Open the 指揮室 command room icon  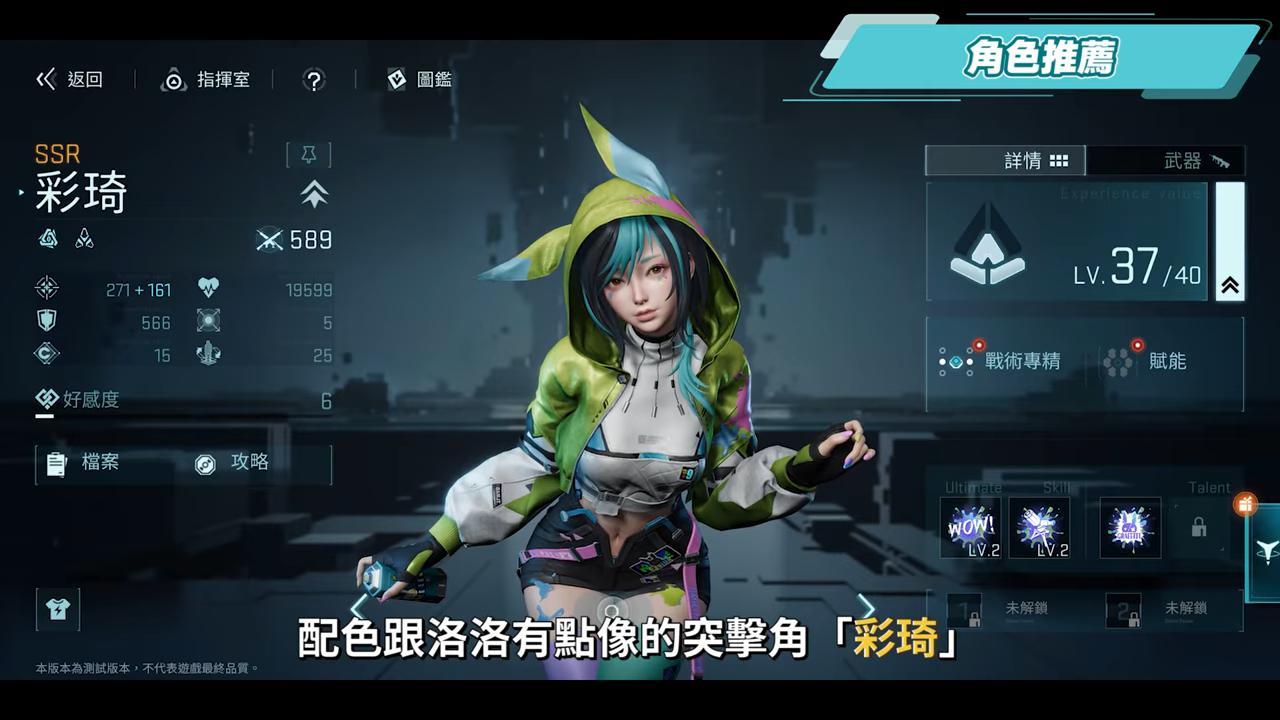coord(175,80)
